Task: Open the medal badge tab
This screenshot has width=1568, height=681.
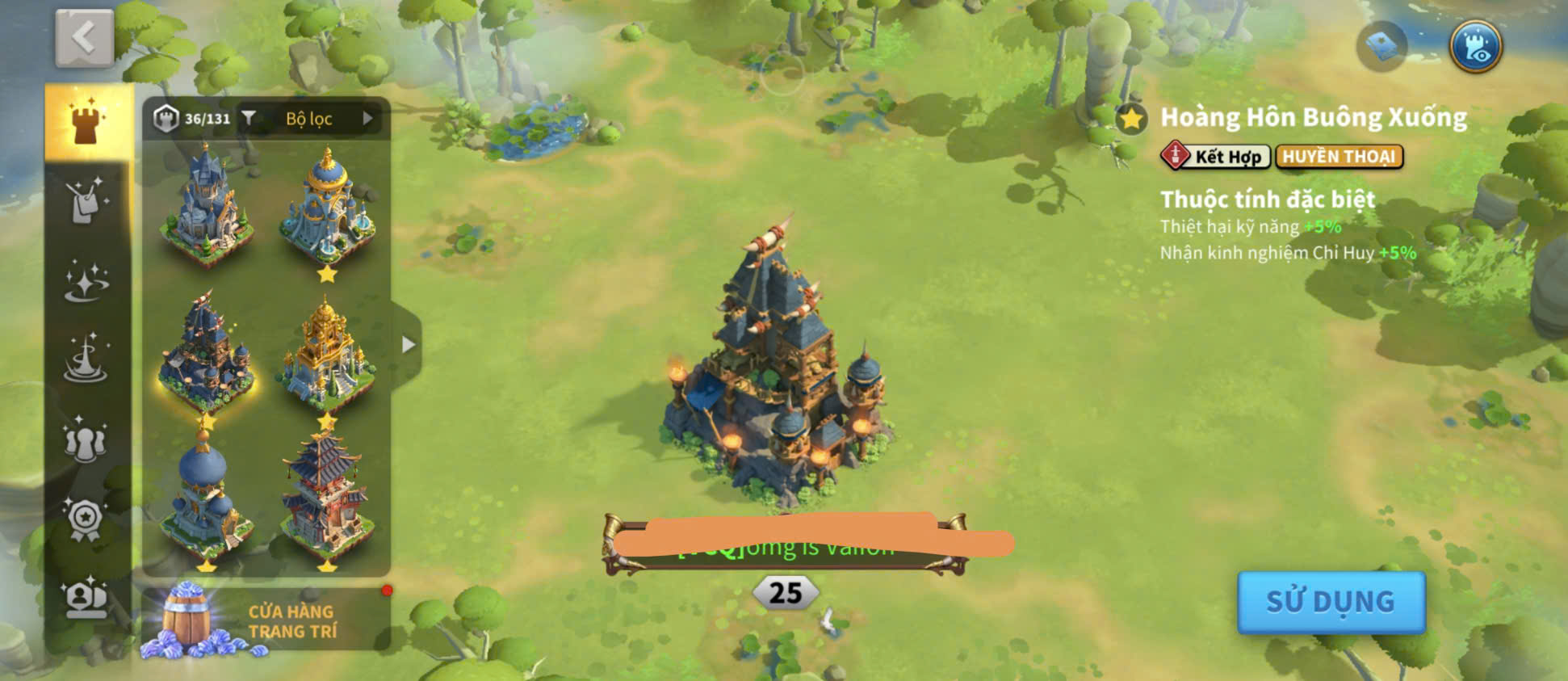Action: tap(86, 519)
